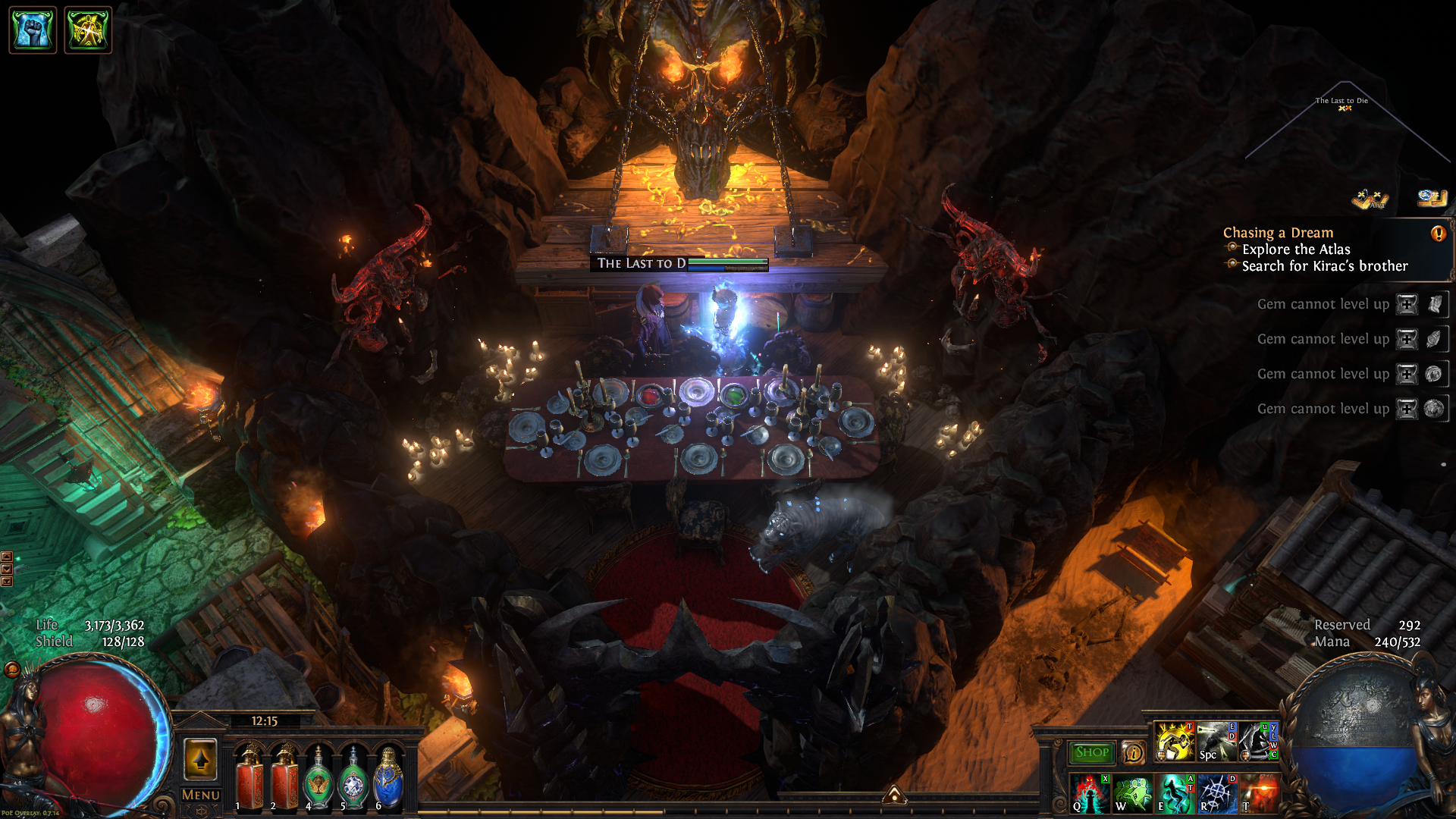Activate the teal lightning figure skill on E
This screenshot has height=819, width=1456.
coord(1175,792)
